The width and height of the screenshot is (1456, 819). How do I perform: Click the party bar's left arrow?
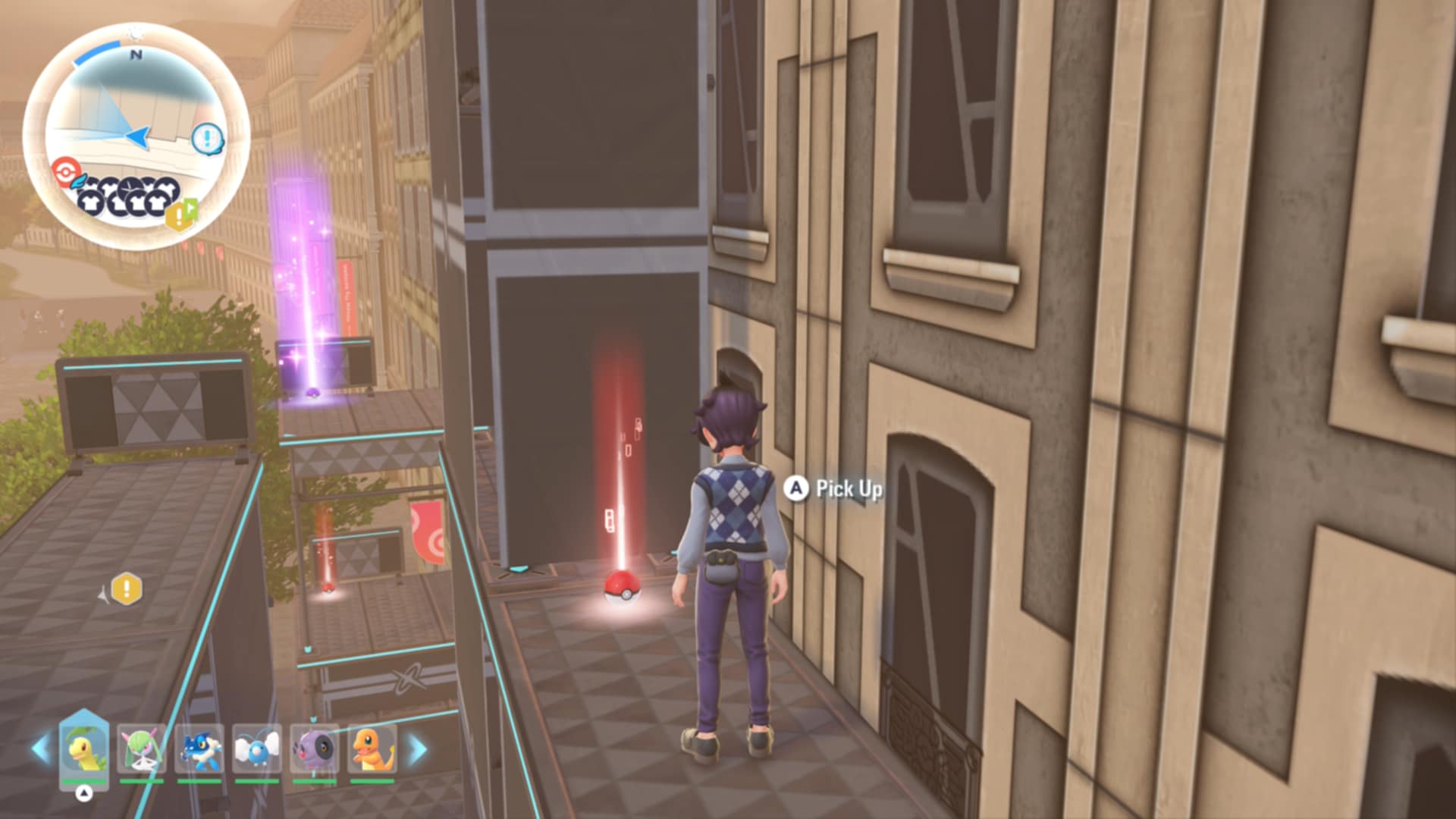(40, 749)
